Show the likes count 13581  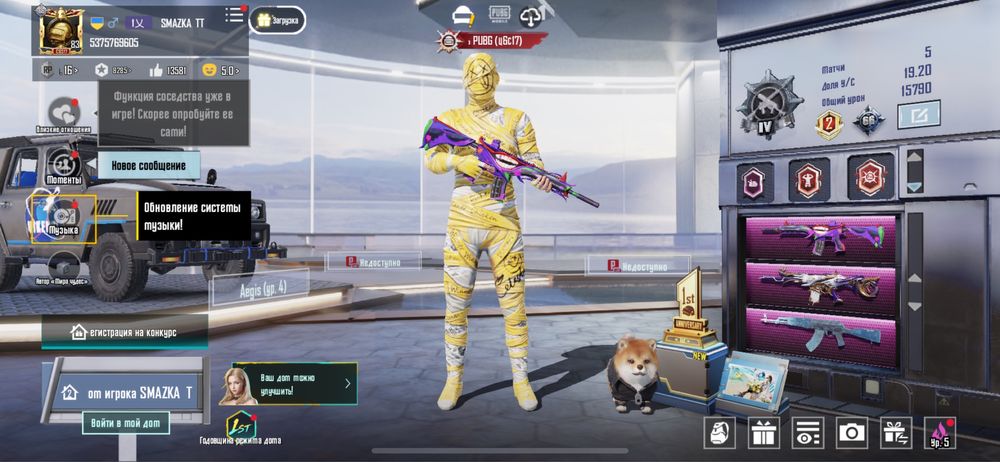167,70
